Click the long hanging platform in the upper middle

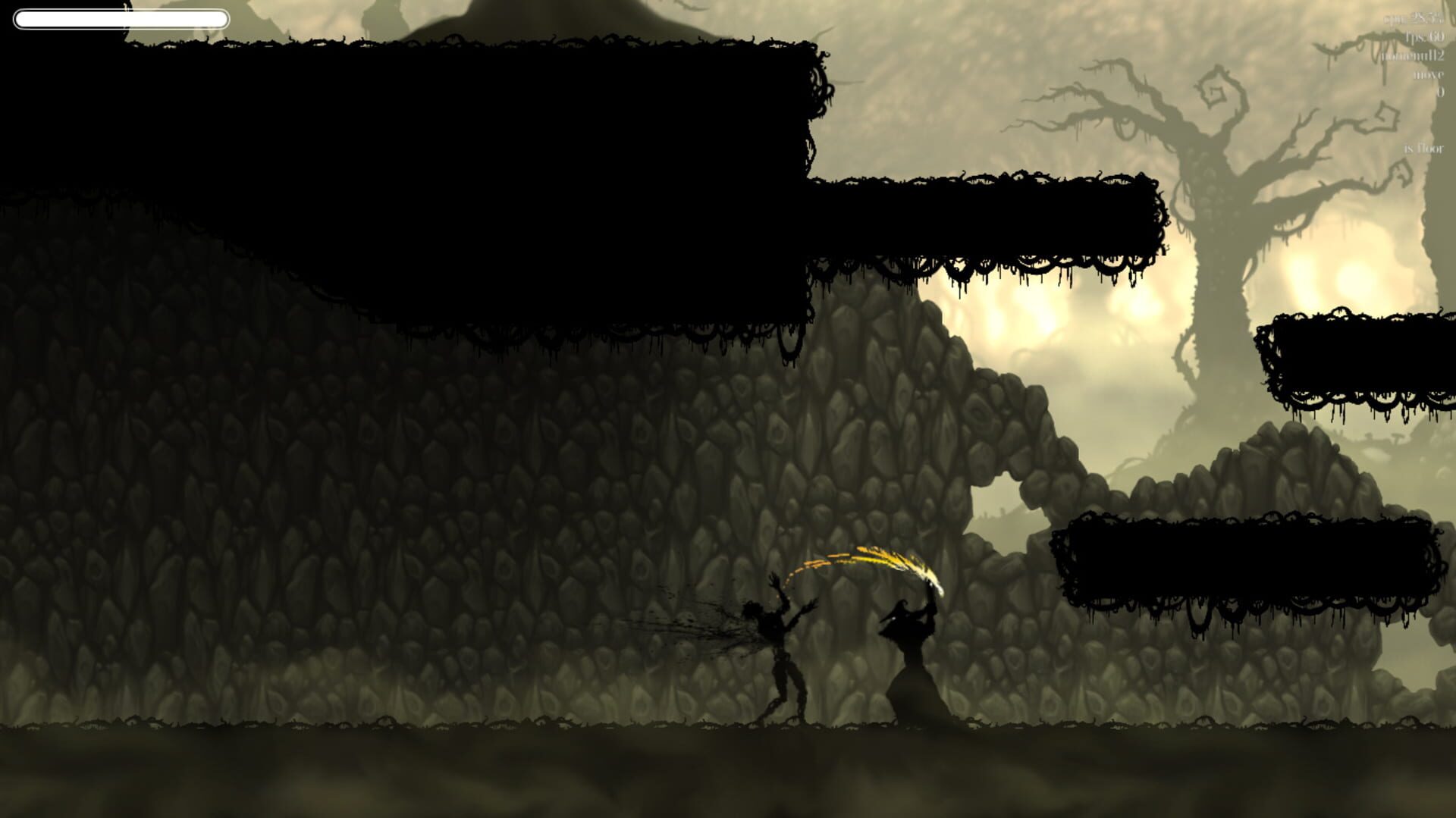pos(986,220)
